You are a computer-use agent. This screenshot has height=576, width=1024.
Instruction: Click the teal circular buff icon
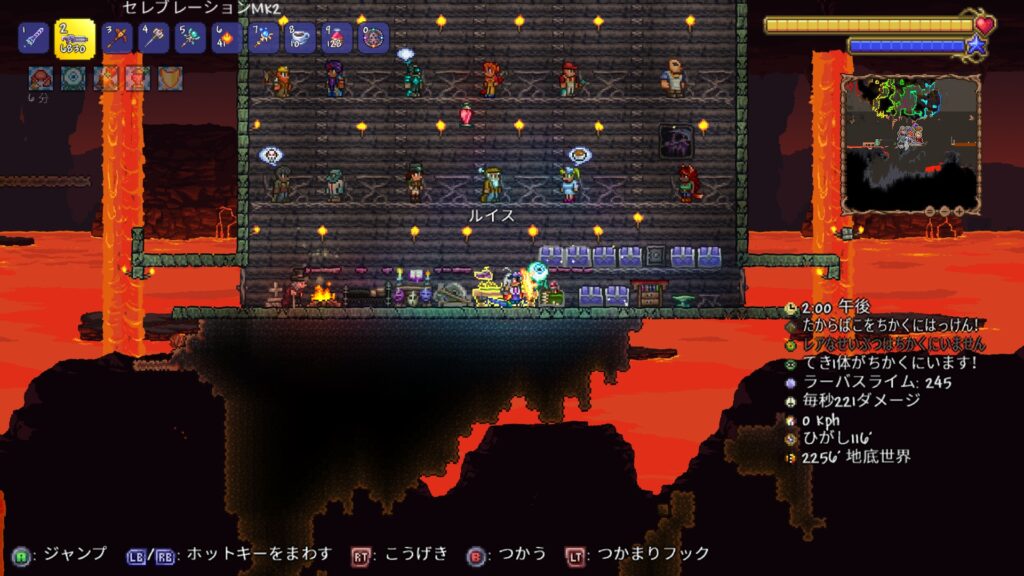73,78
